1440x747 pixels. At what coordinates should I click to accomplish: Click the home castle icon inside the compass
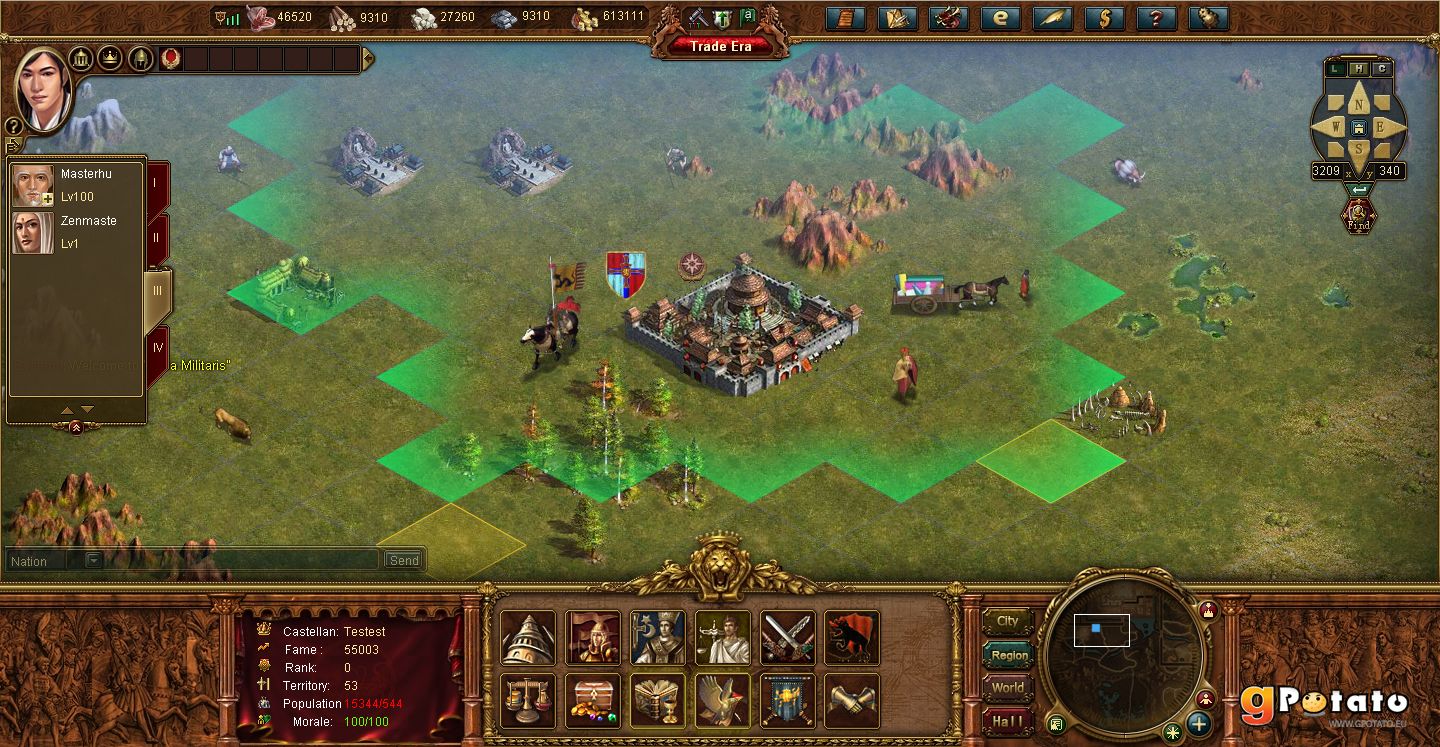1359,127
